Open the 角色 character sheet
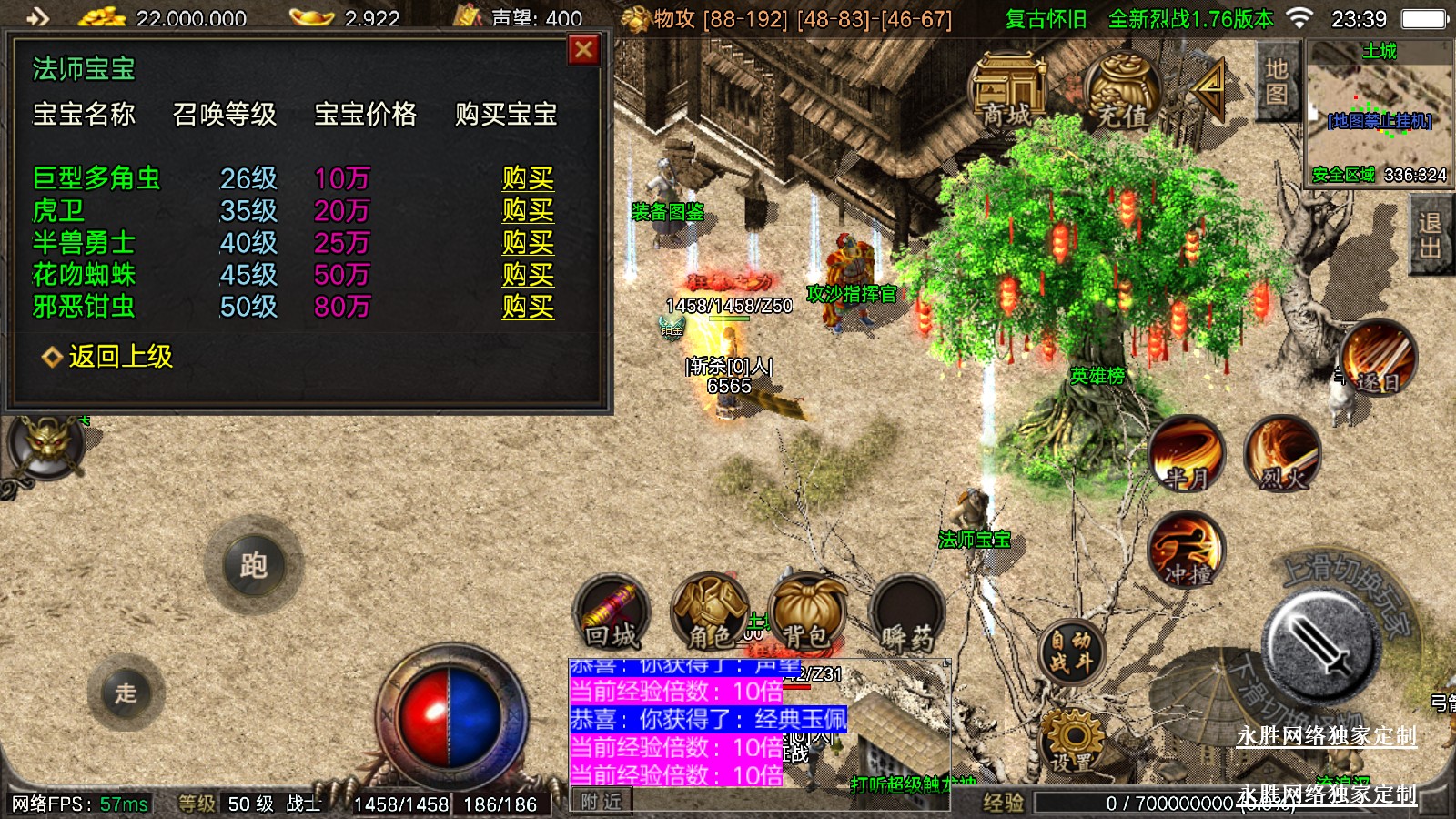The width and height of the screenshot is (1456, 819). pyautogui.click(x=710, y=613)
